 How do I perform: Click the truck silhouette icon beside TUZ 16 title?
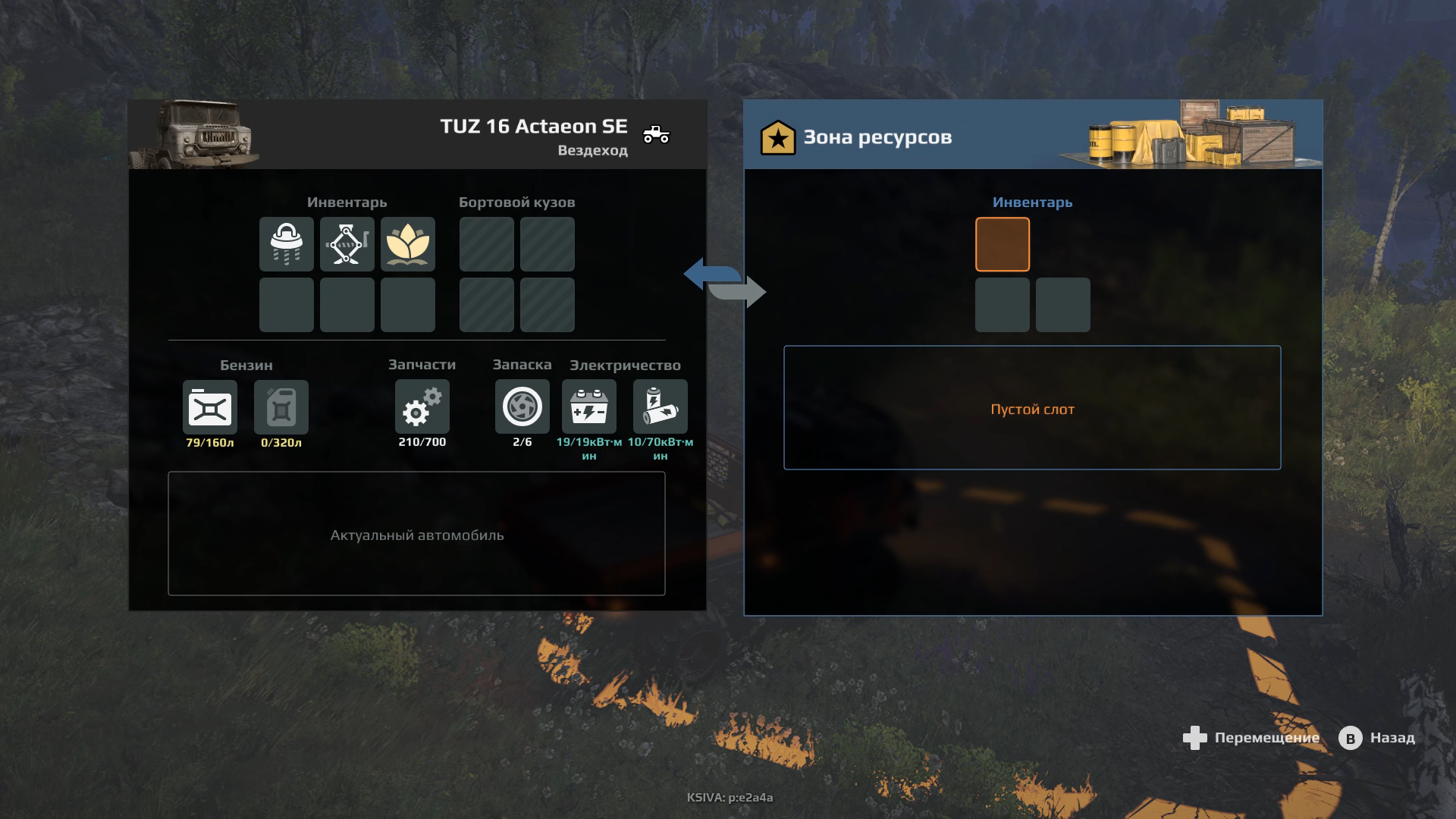tap(654, 133)
